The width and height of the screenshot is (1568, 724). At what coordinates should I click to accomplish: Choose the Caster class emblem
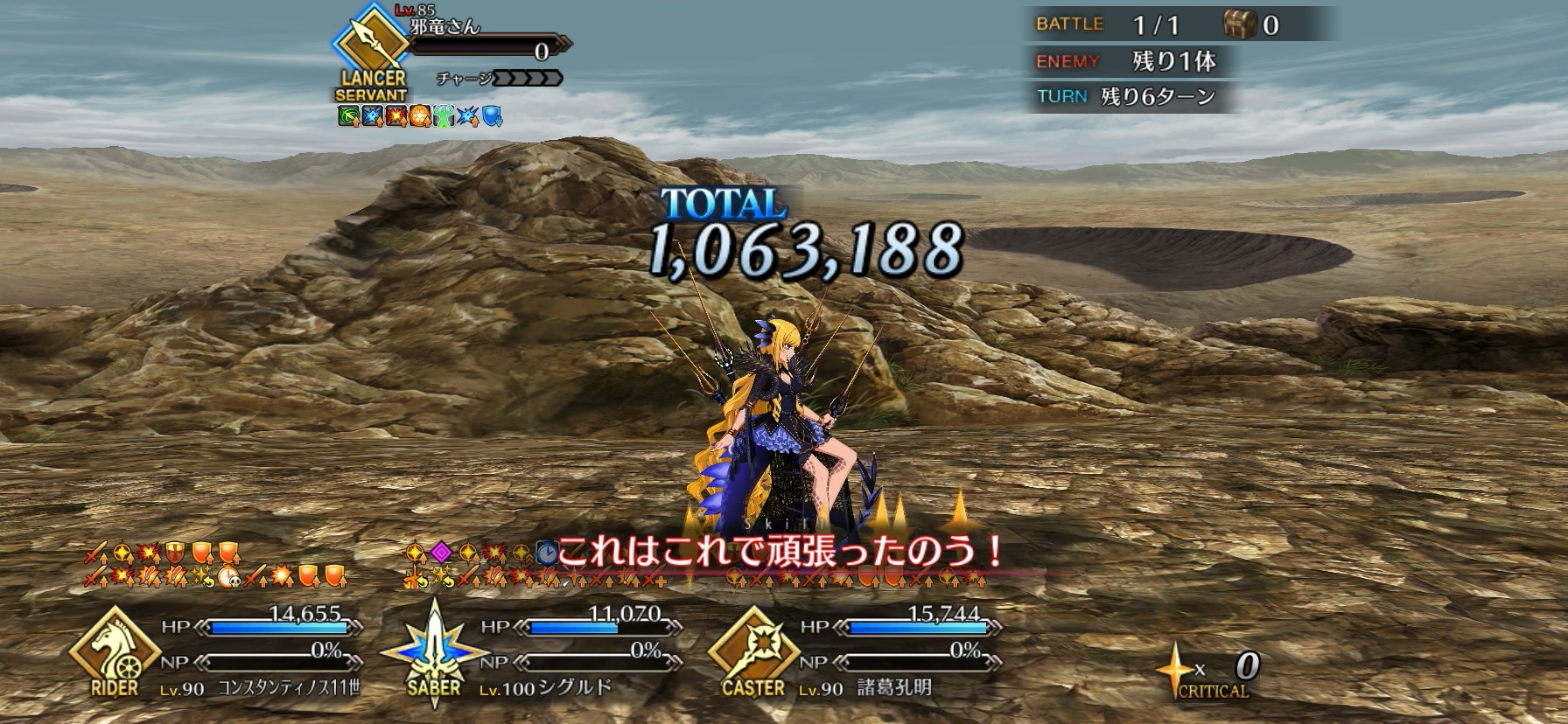point(752,651)
